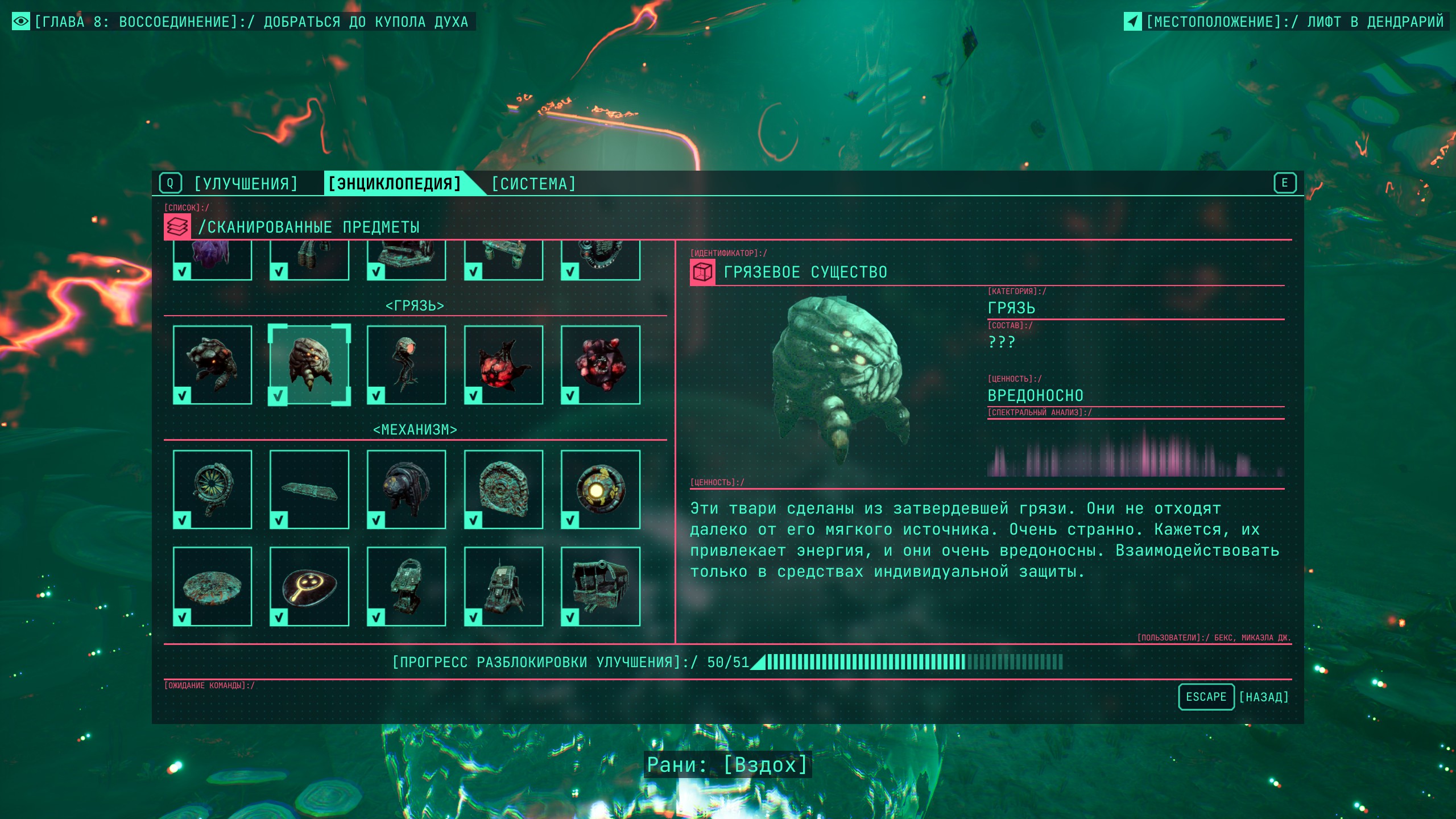Select the highlighted mud creature entry
This screenshot has height=819, width=1456.
point(309,365)
